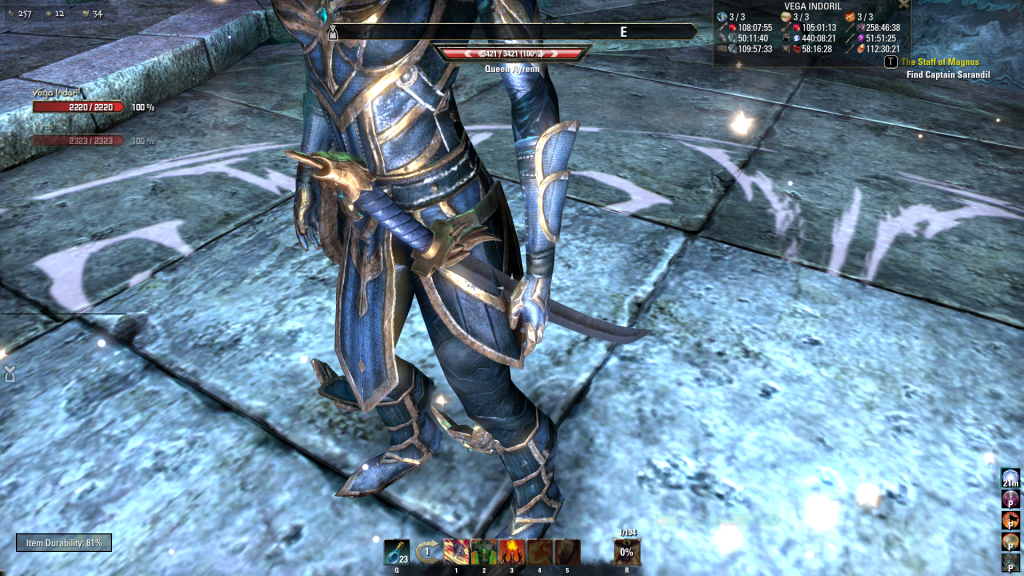Activate the first ability with the armored figure

(x=456, y=551)
